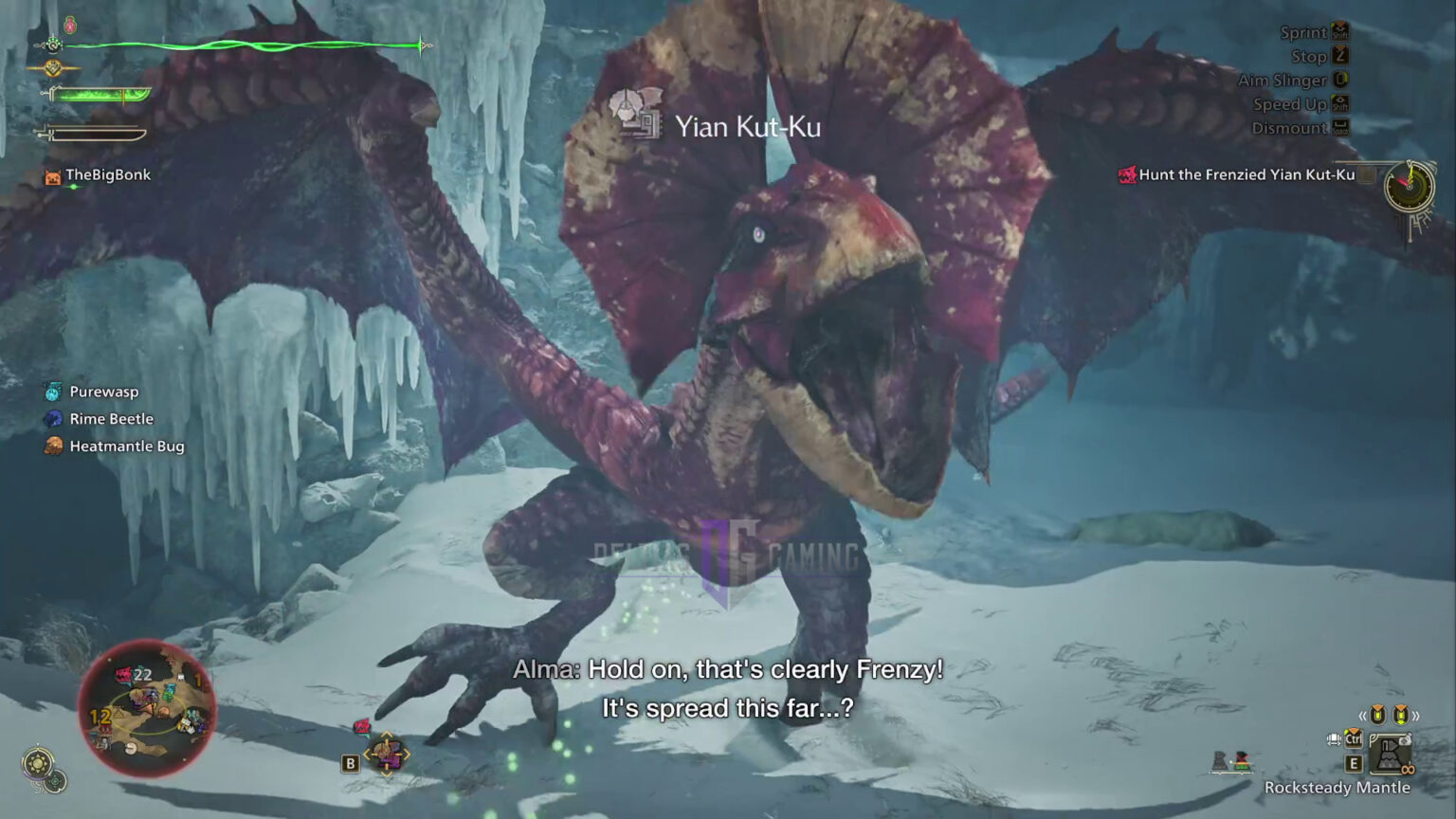Screen dimensions: 1456x819
Task: Cycle left through mantle slots
Action: click(1363, 717)
